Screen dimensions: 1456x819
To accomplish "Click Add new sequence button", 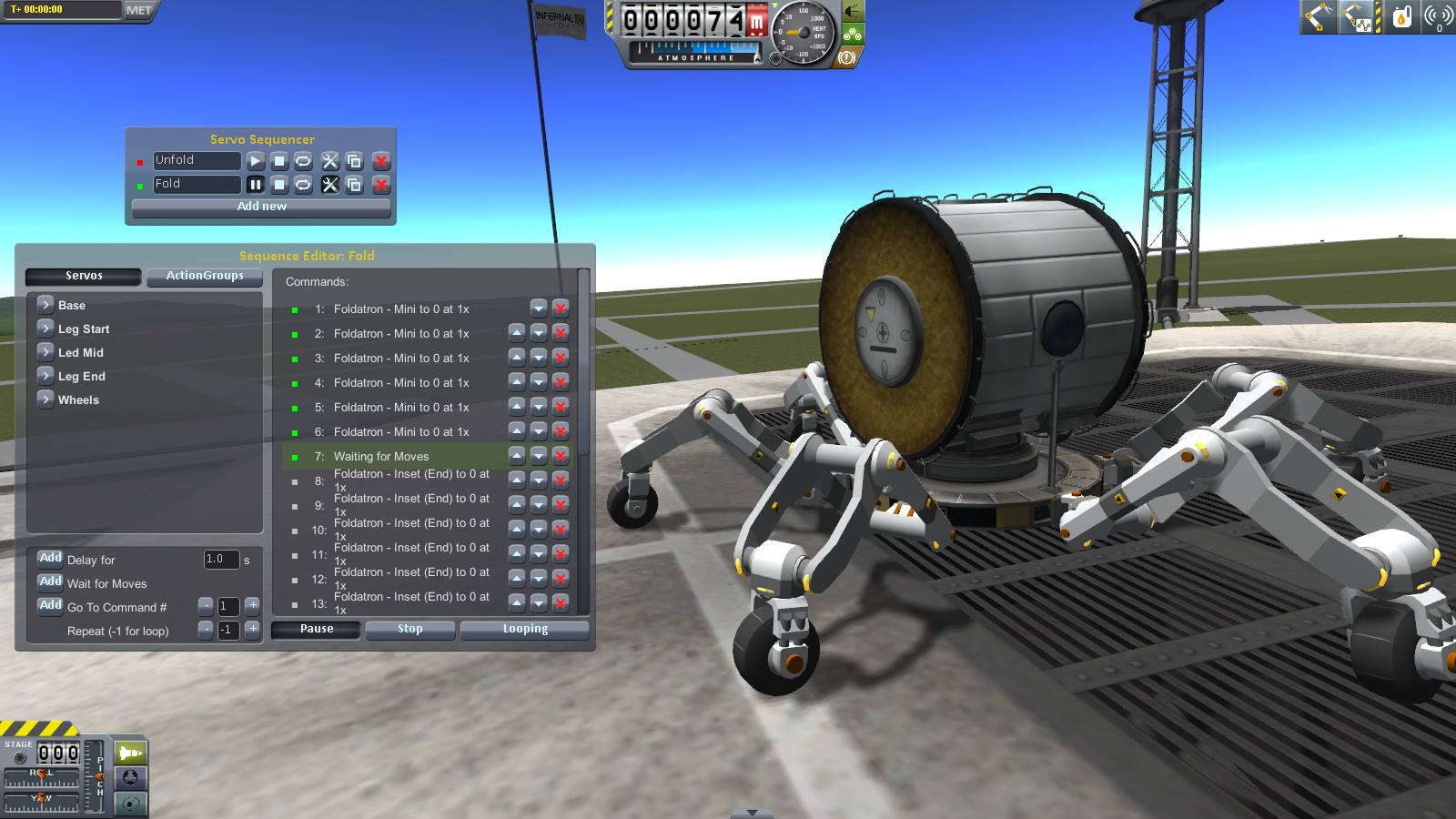I will (x=262, y=207).
